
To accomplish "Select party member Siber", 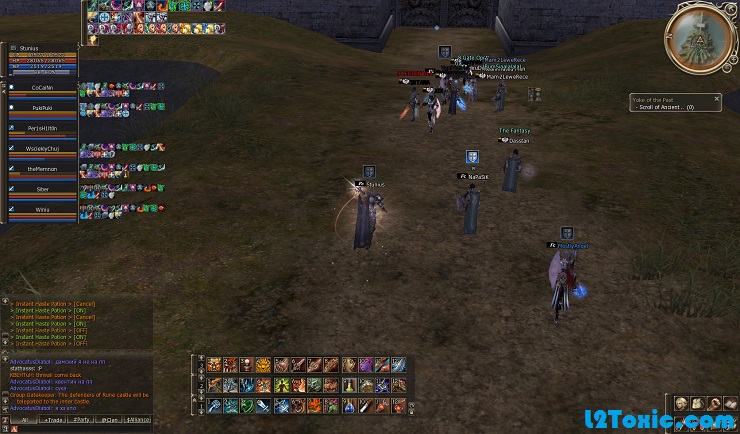I will click(42, 189).
